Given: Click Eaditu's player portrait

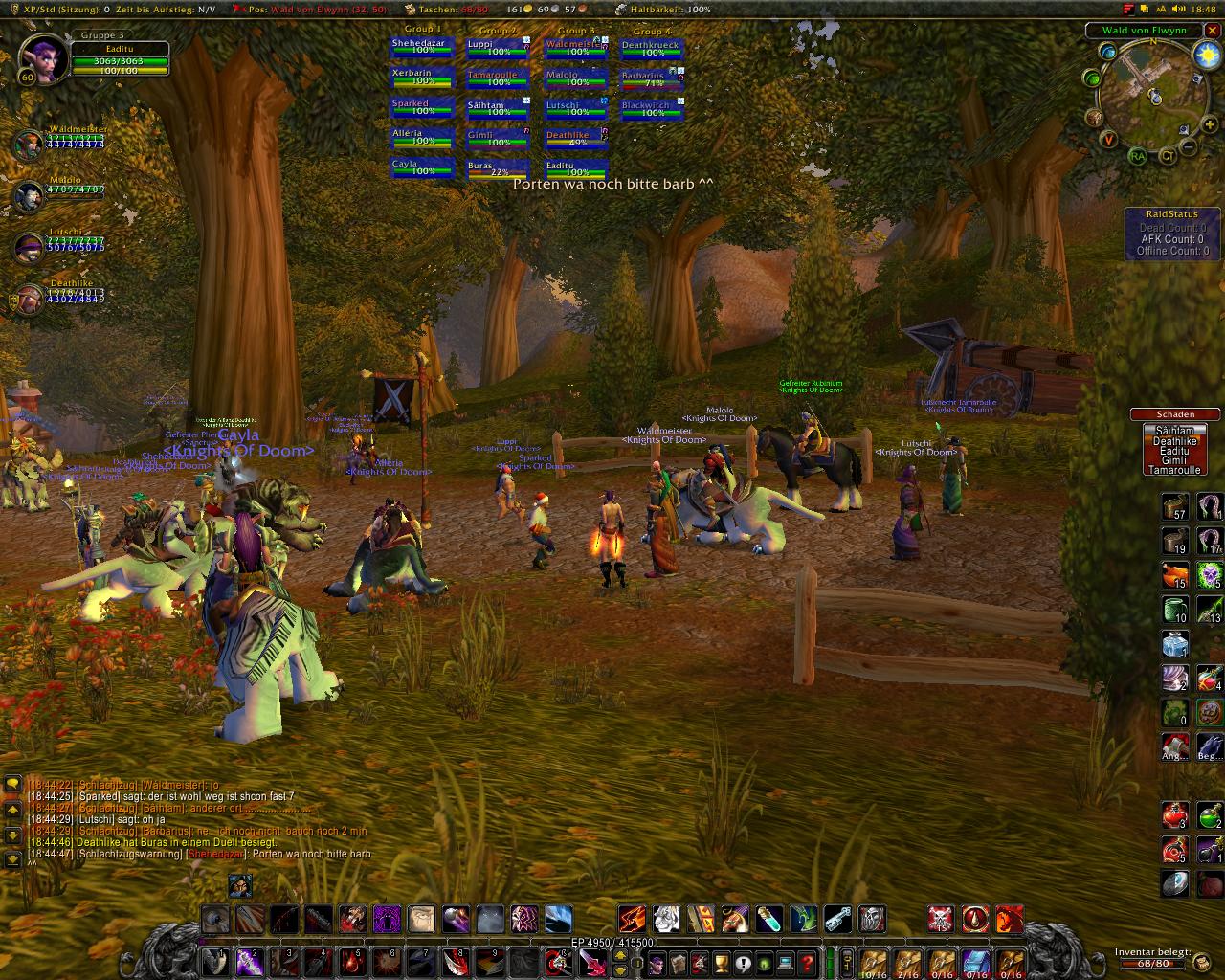Looking at the screenshot, I should (x=41, y=57).
